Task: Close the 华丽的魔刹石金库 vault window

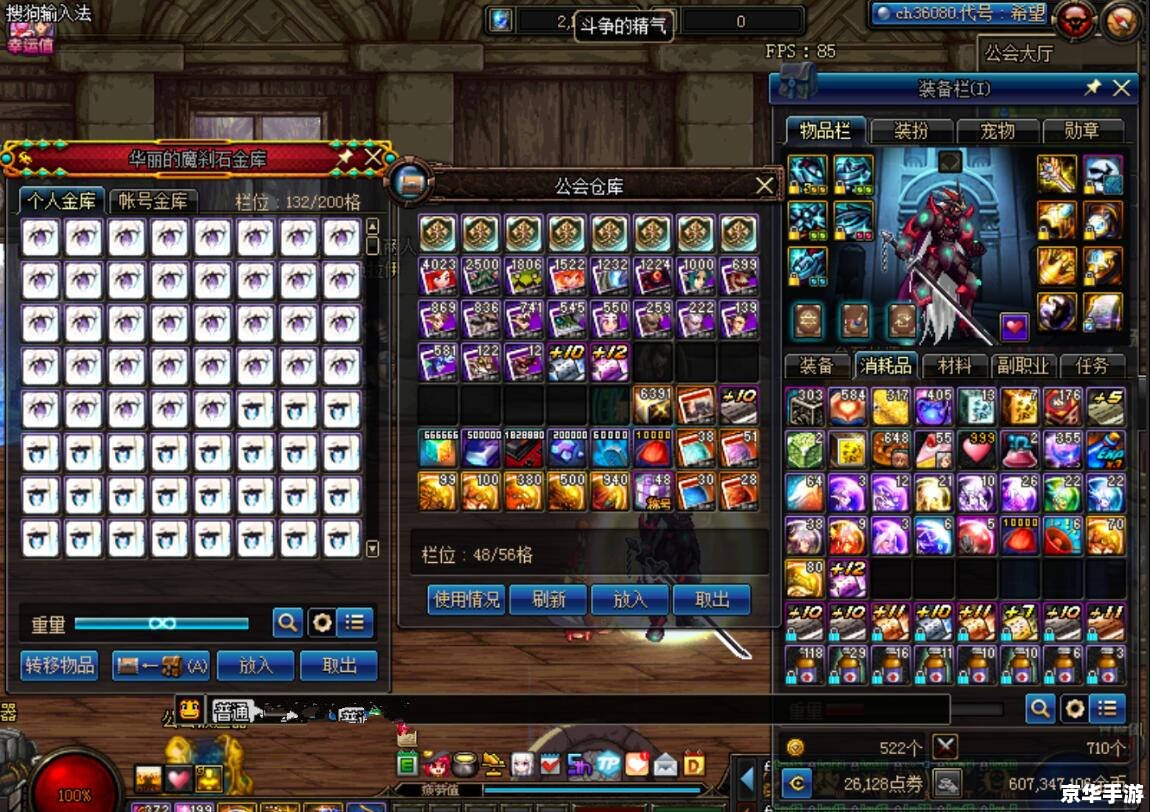Action: pos(373,157)
